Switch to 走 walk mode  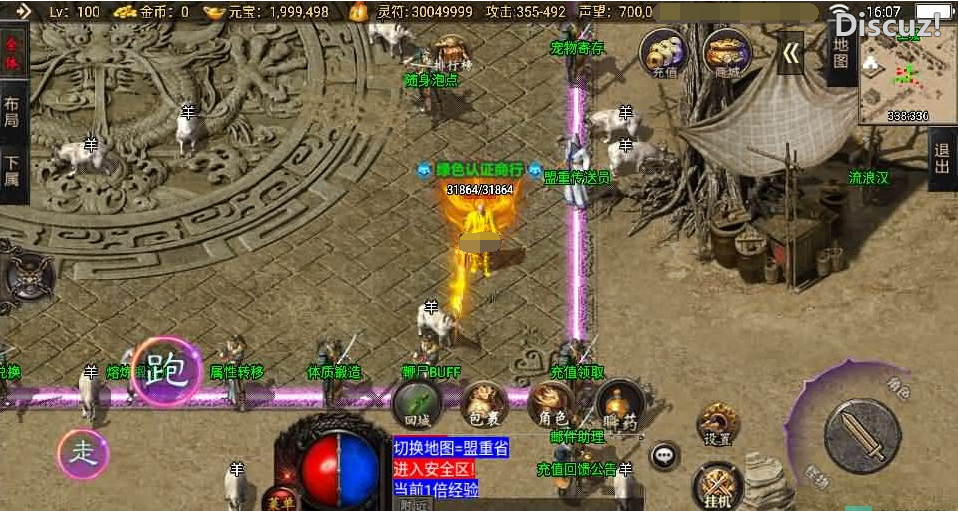[83, 453]
